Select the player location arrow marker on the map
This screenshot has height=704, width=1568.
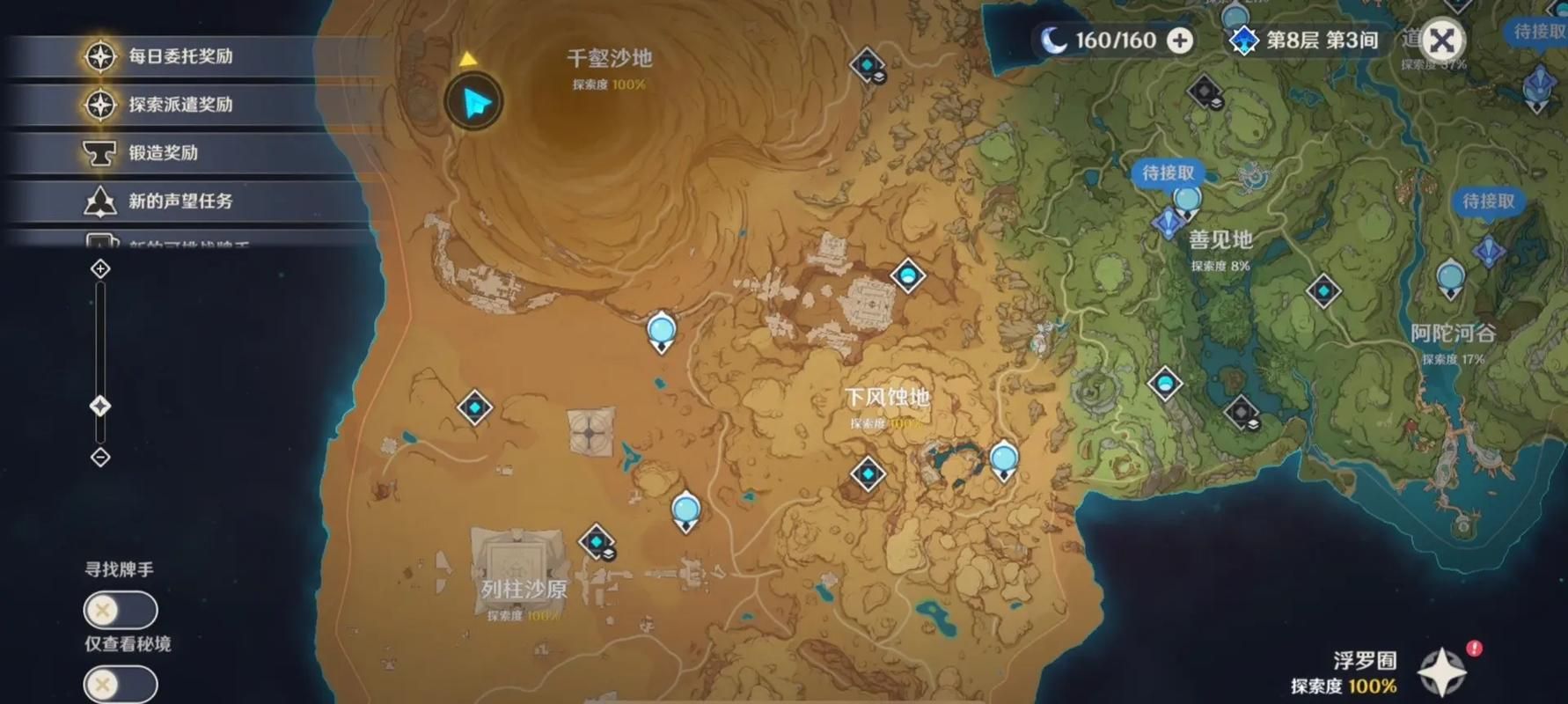pyautogui.click(x=473, y=101)
